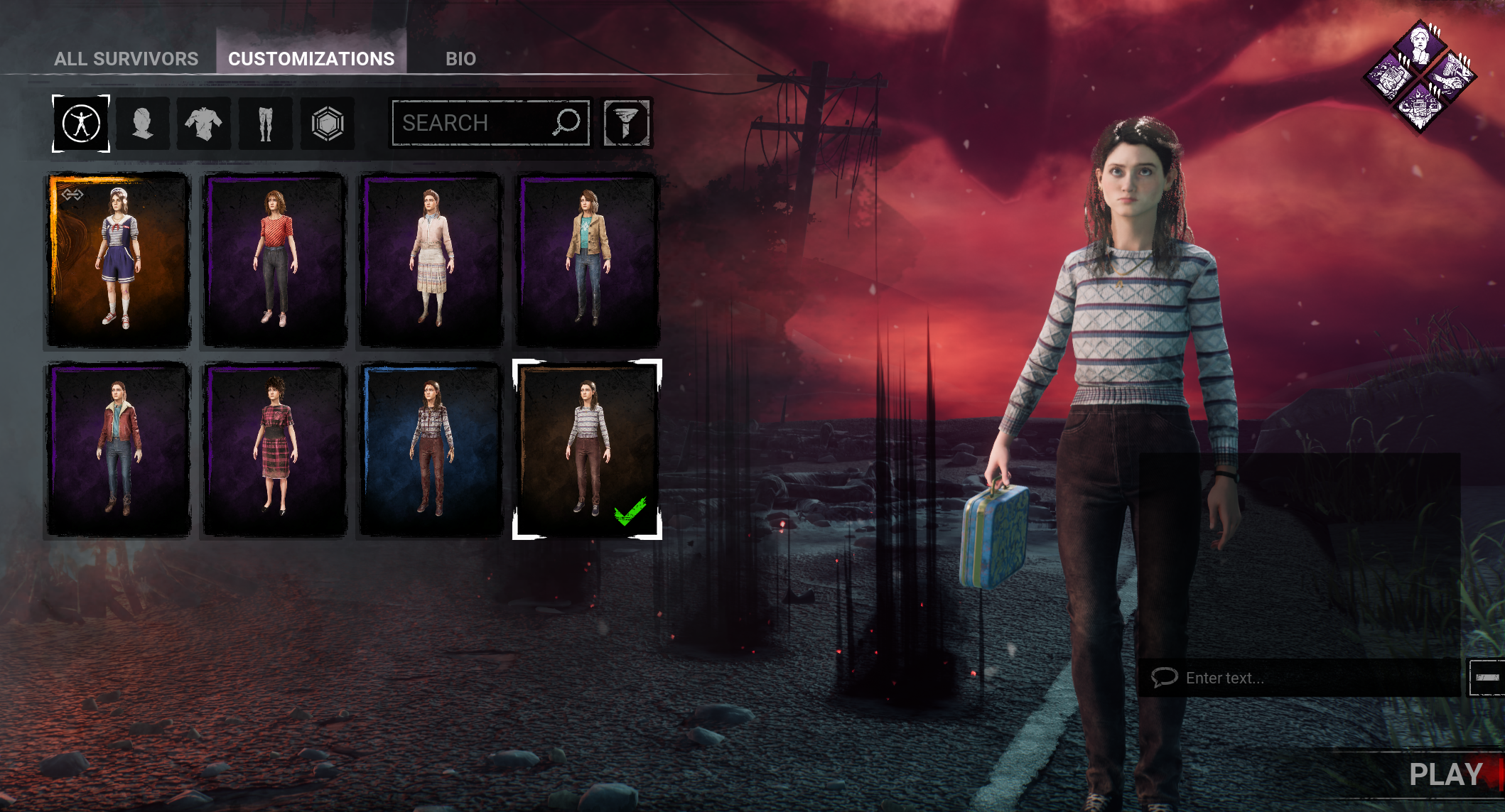This screenshot has width=1505, height=812.
Task: Show the Bio tab
Action: pos(460,59)
